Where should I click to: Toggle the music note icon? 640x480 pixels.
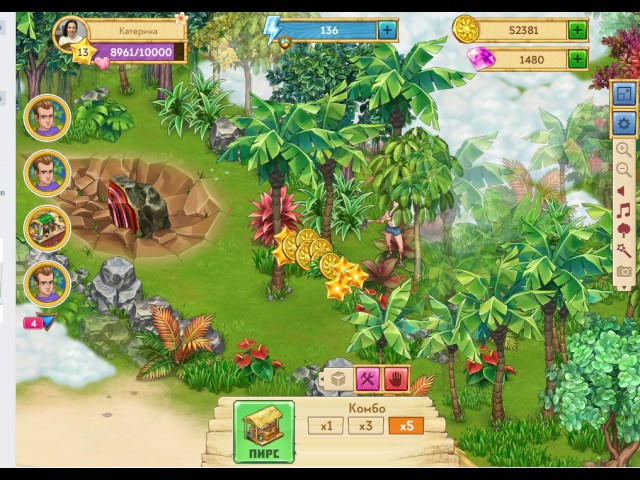624,210
